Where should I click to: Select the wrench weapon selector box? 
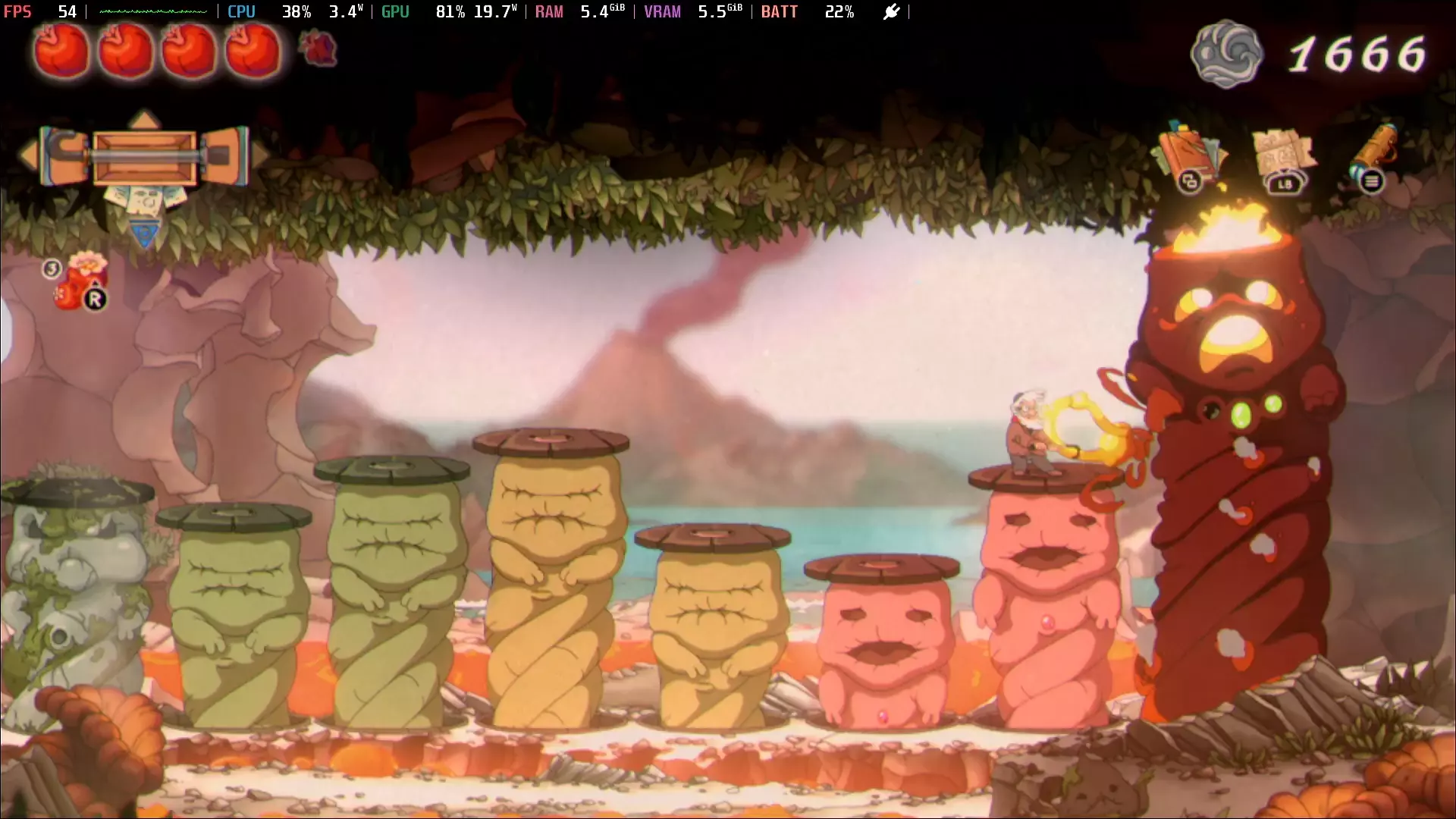[144, 157]
